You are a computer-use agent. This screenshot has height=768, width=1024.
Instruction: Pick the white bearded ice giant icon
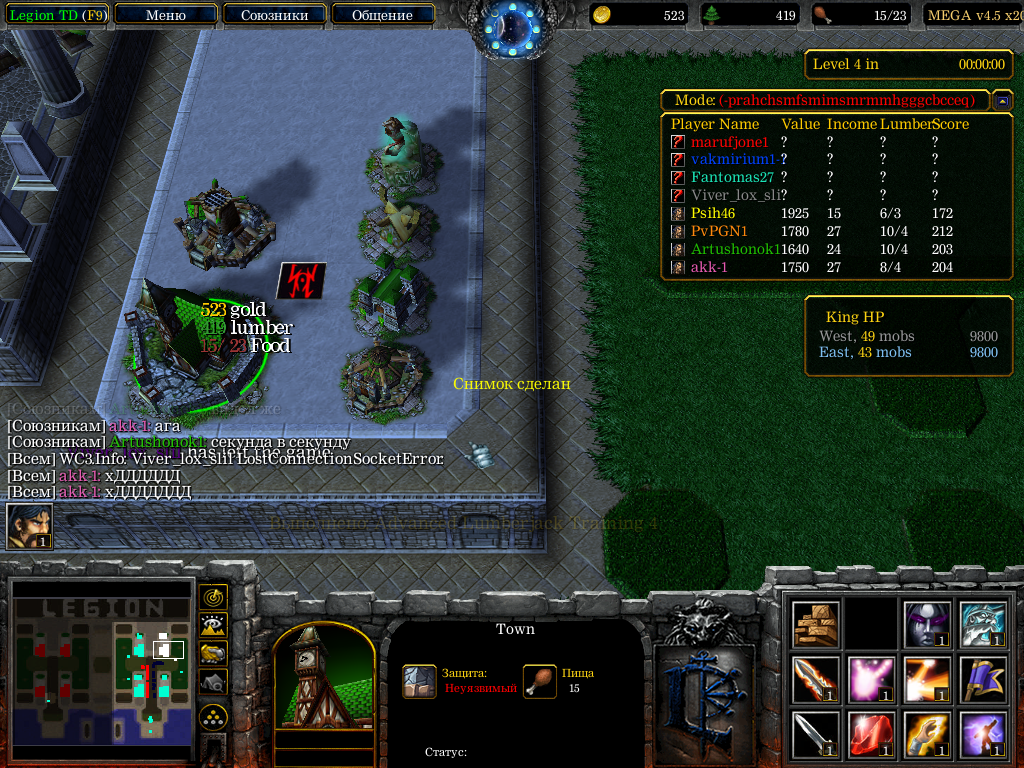click(x=980, y=624)
